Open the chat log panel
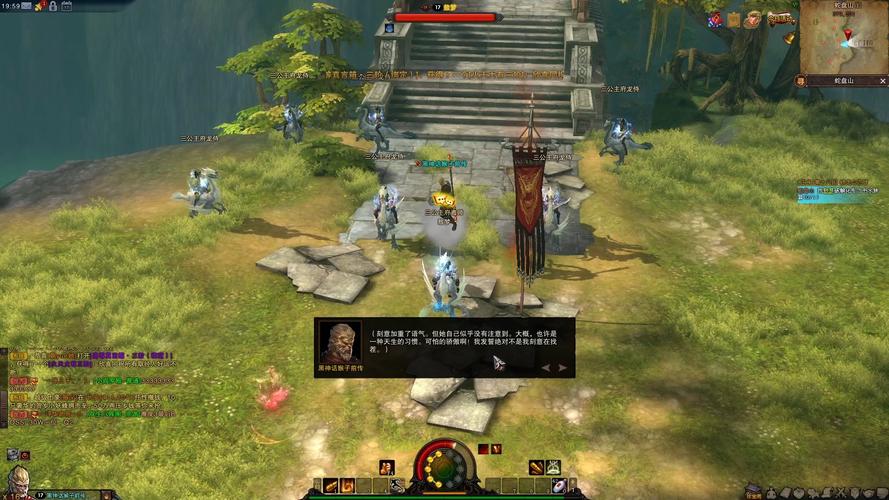889x500 pixels. coord(90,390)
